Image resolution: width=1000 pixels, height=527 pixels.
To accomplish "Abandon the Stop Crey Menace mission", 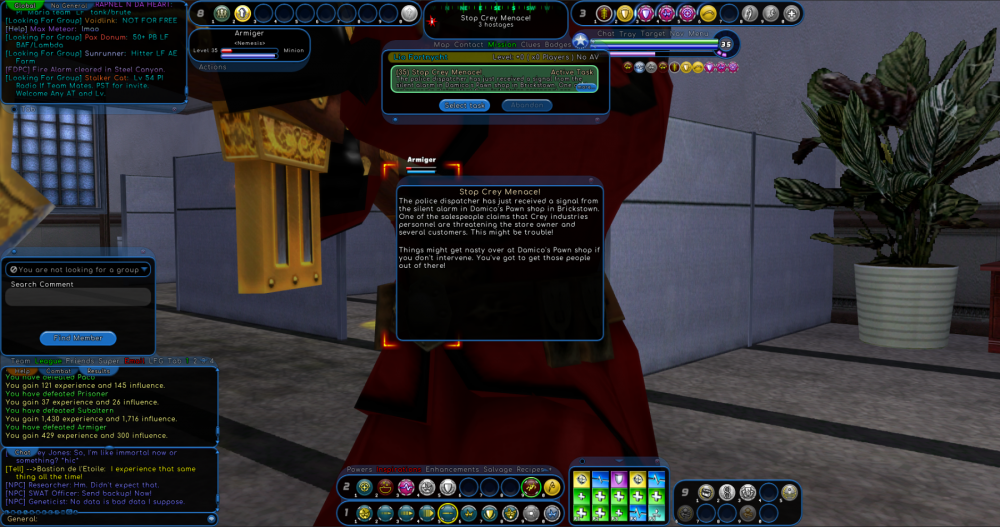I will pos(525,105).
